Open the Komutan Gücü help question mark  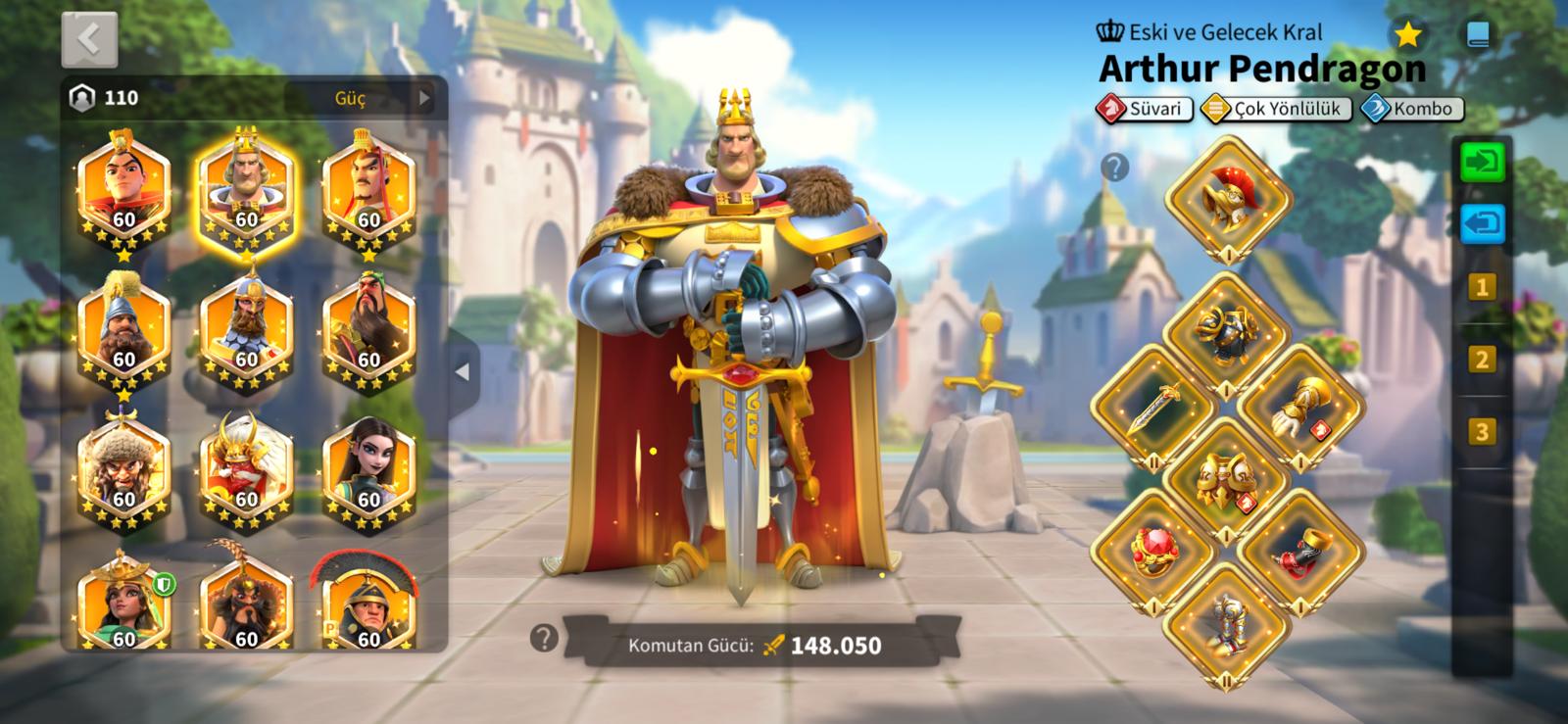coord(543,639)
